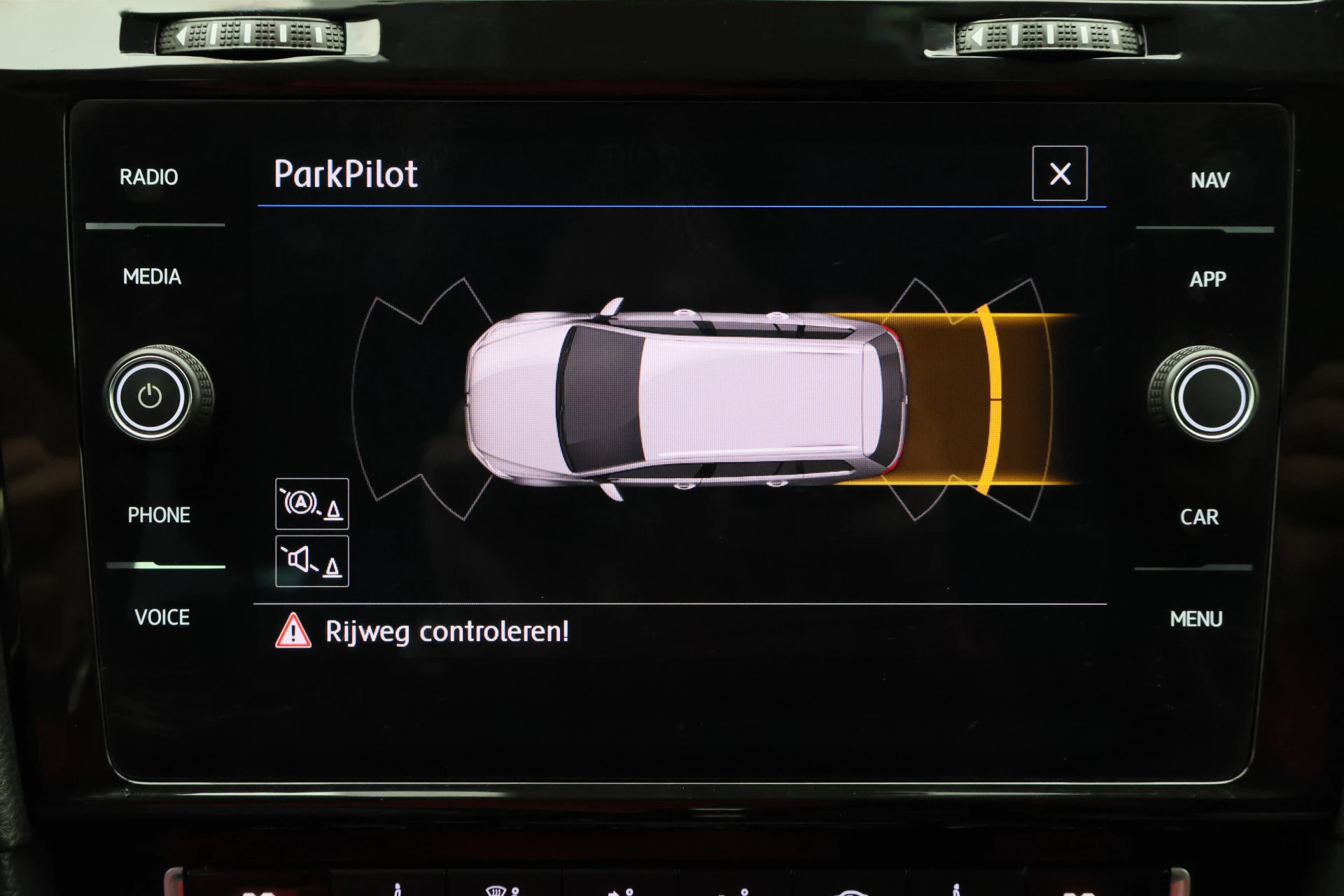Open the CAR settings
The width and height of the screenshot is (1344, 896).
[1199, 517]
